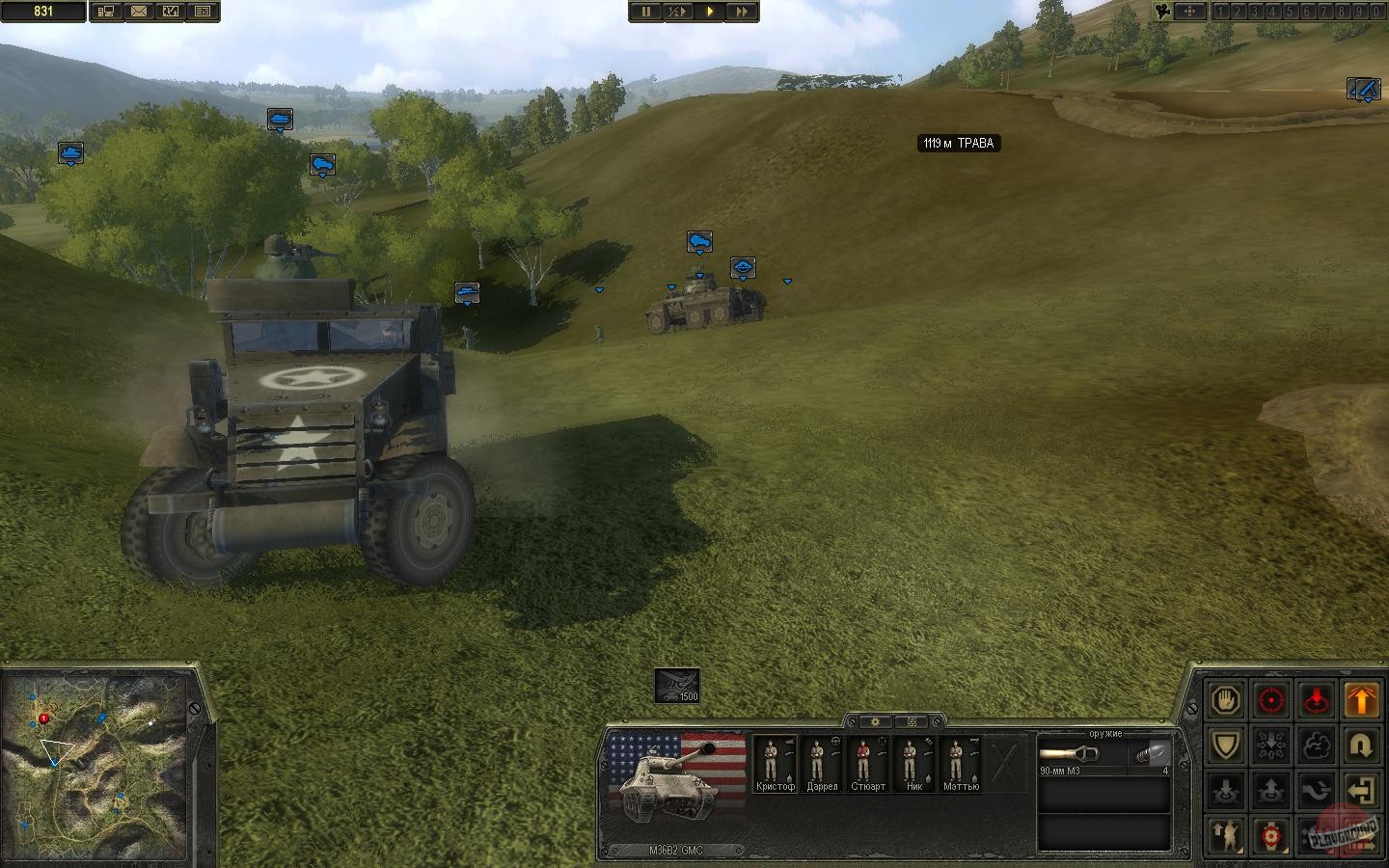Click the U-turn reverse order icon
Image resolution: width=1389 pixels, height=868 pixels.
pos(1362,745)
